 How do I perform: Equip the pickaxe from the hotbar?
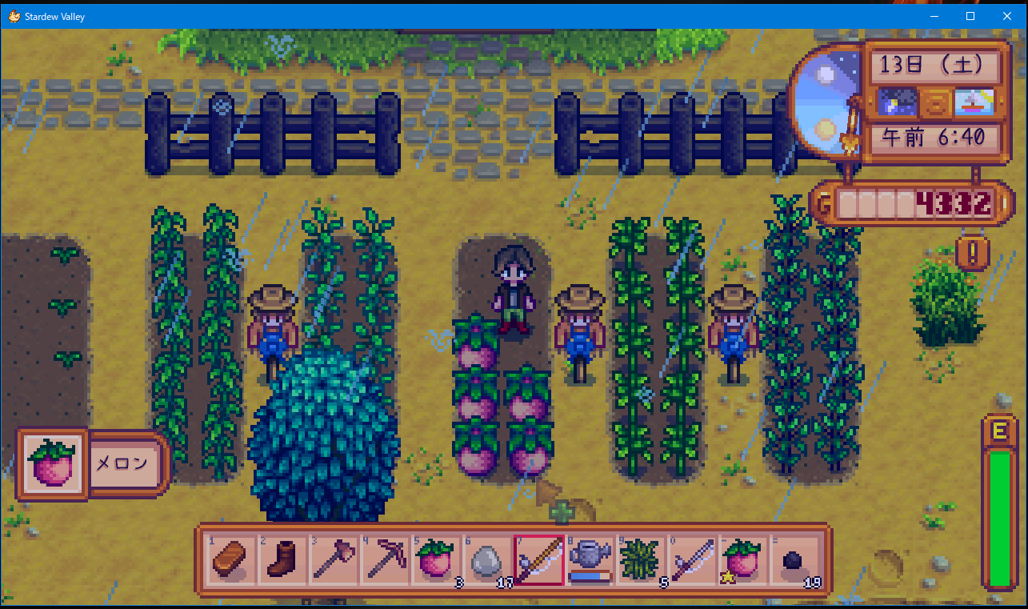385,558
